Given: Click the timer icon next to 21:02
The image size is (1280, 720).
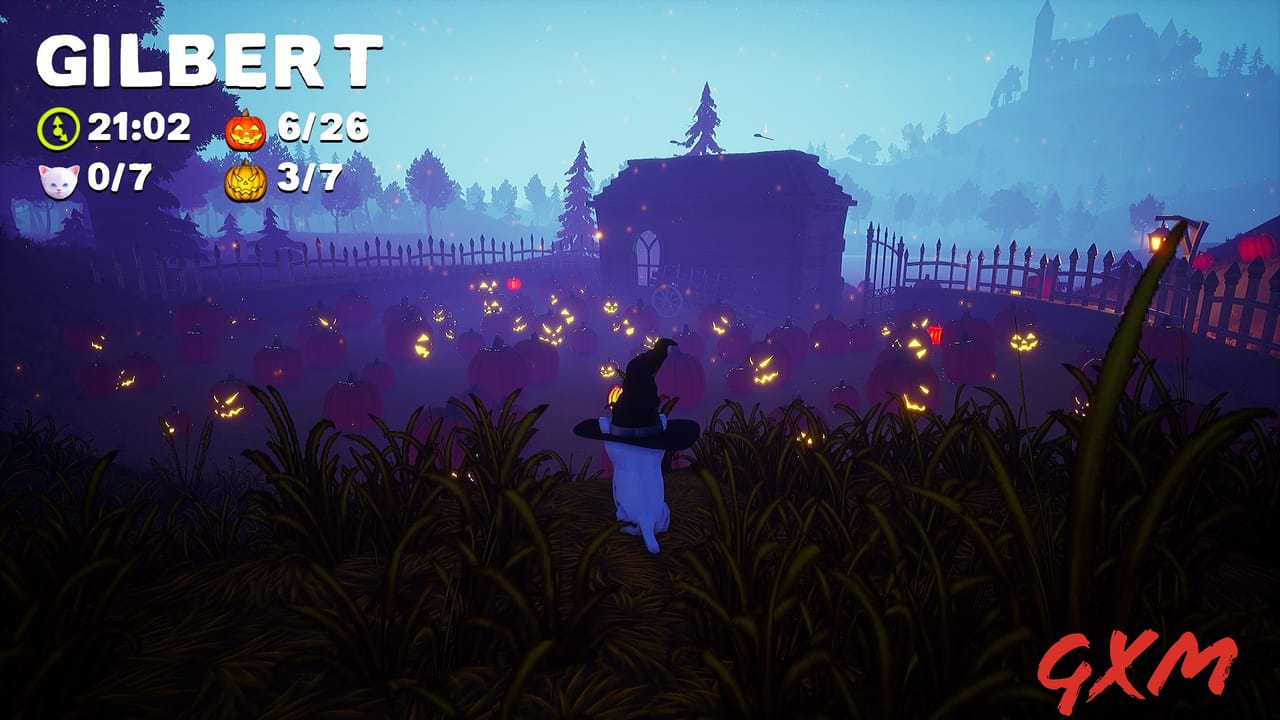Looking at the screenshot, I should [x=57, y=127].
